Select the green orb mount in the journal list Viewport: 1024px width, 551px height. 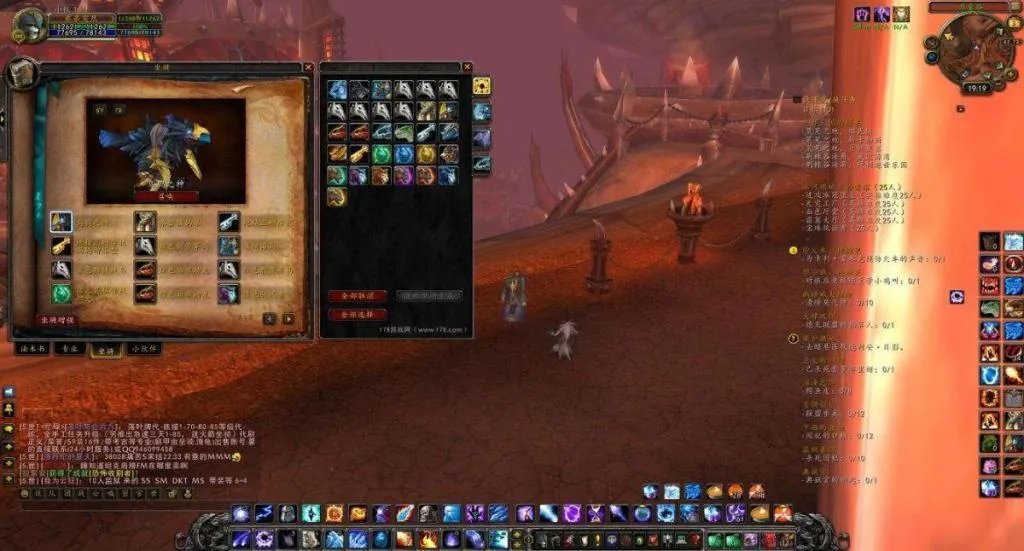coord(62,294)
